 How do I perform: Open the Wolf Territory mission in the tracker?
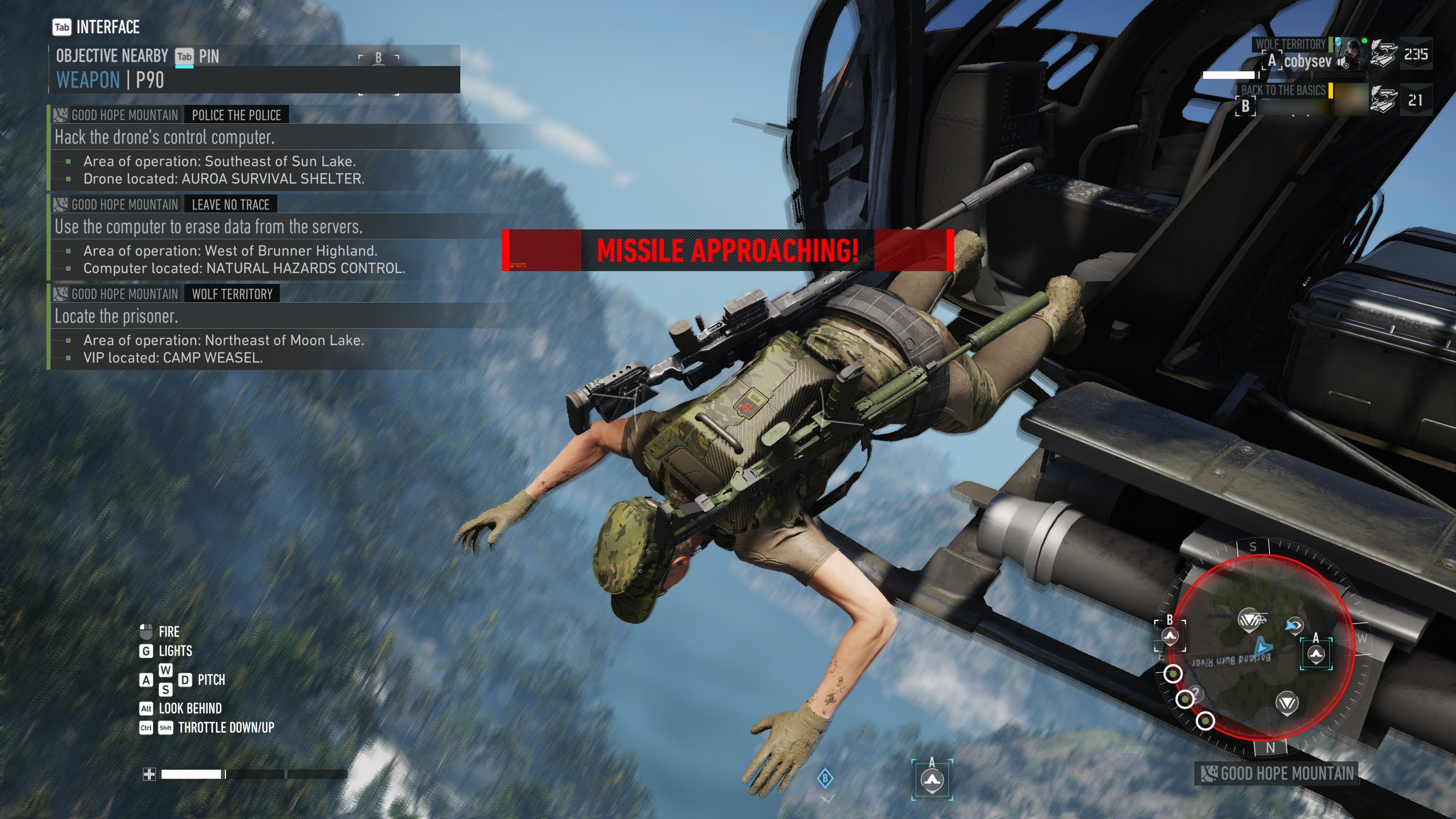click(x=232, y=294)
